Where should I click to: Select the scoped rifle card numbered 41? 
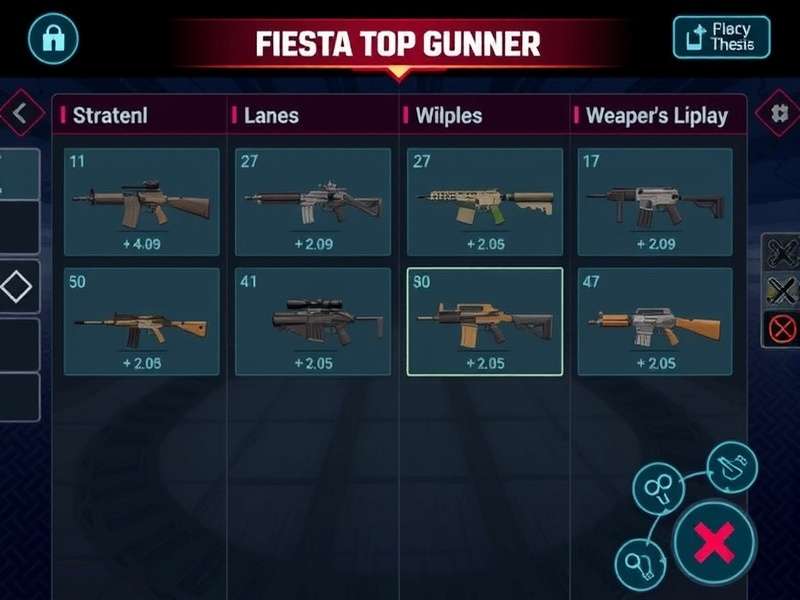(312, 321)
